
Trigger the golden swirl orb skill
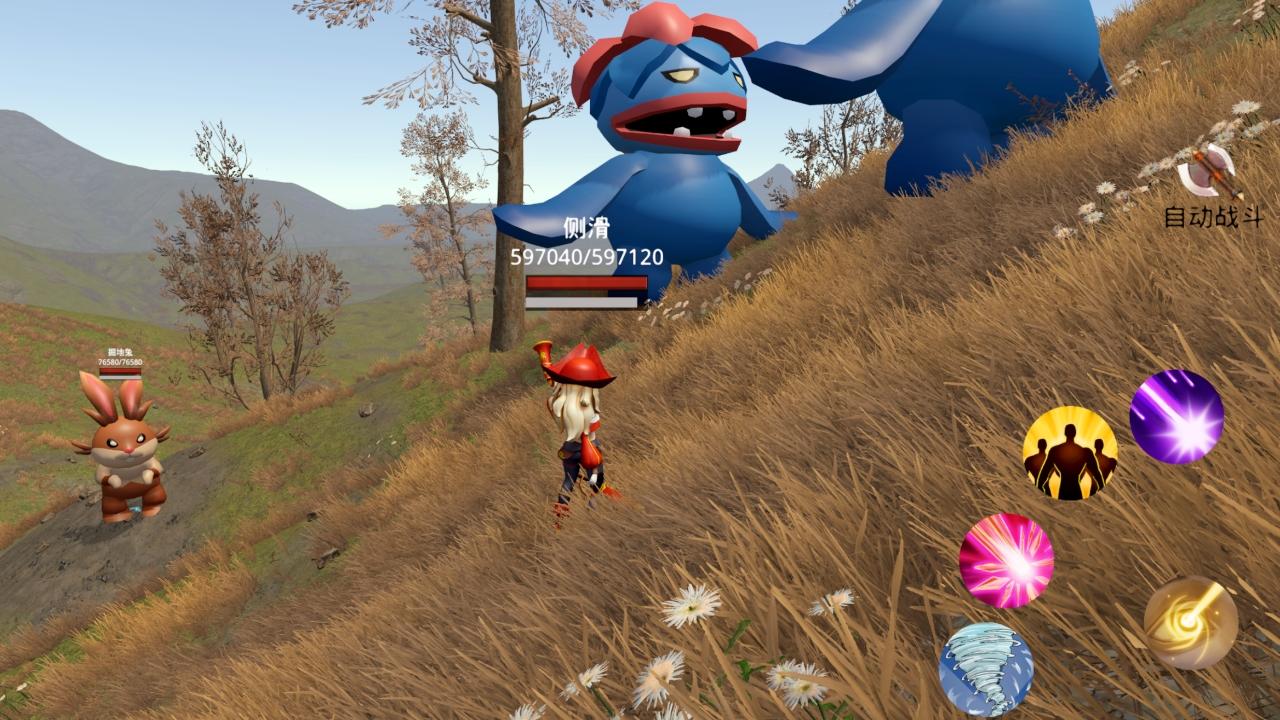(1190, 622)
